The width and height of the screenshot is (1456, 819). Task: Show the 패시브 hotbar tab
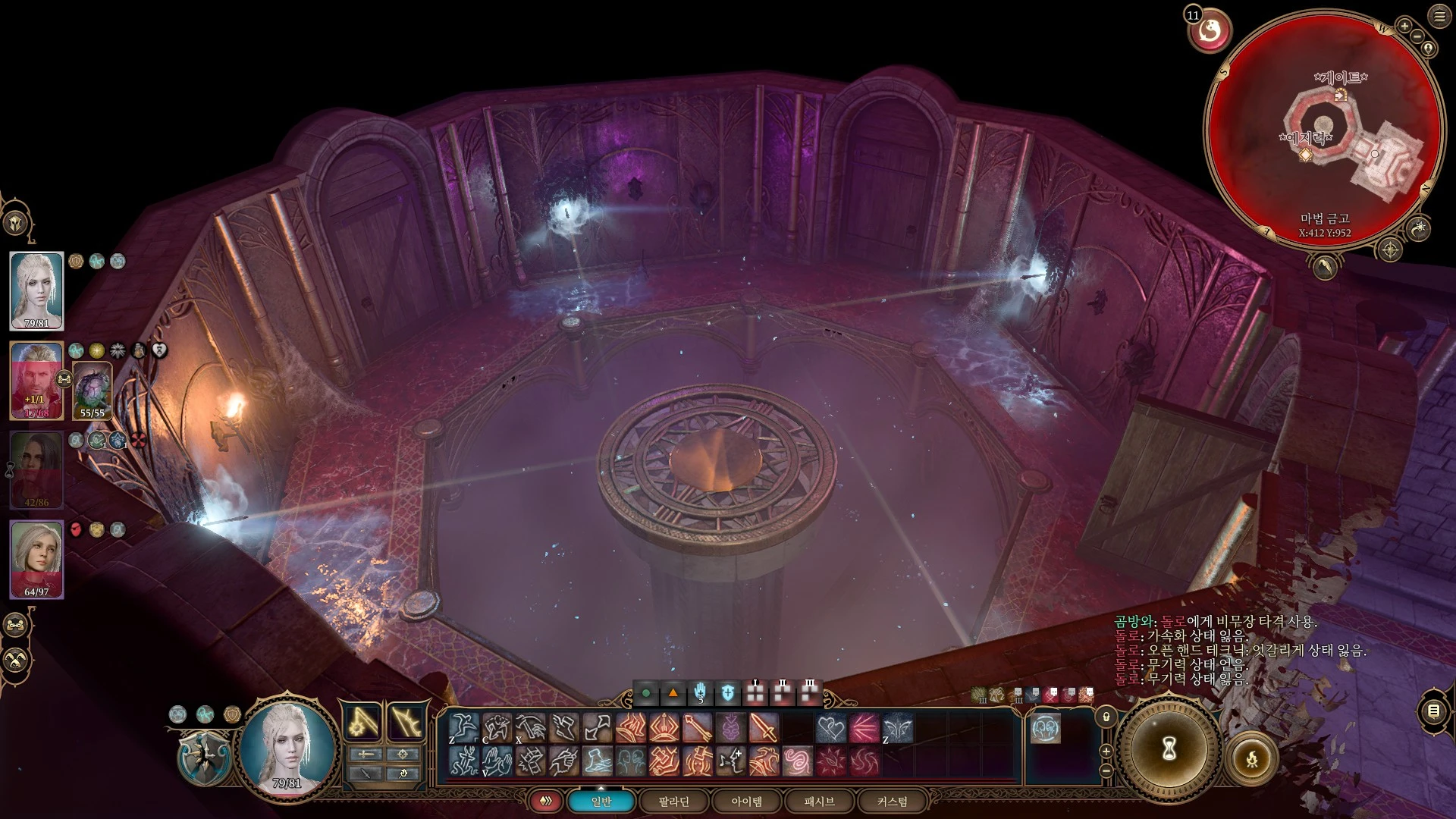tap(819, 802)
